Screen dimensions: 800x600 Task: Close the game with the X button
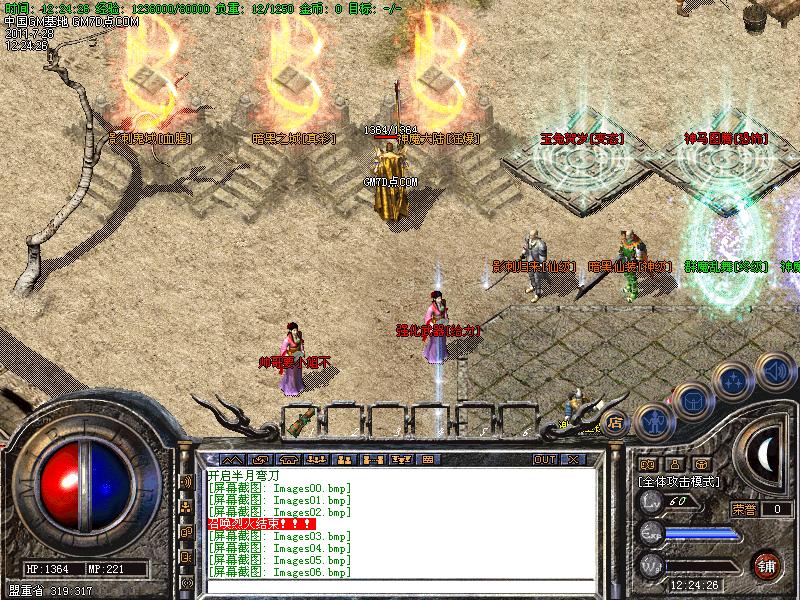point(573,459)
